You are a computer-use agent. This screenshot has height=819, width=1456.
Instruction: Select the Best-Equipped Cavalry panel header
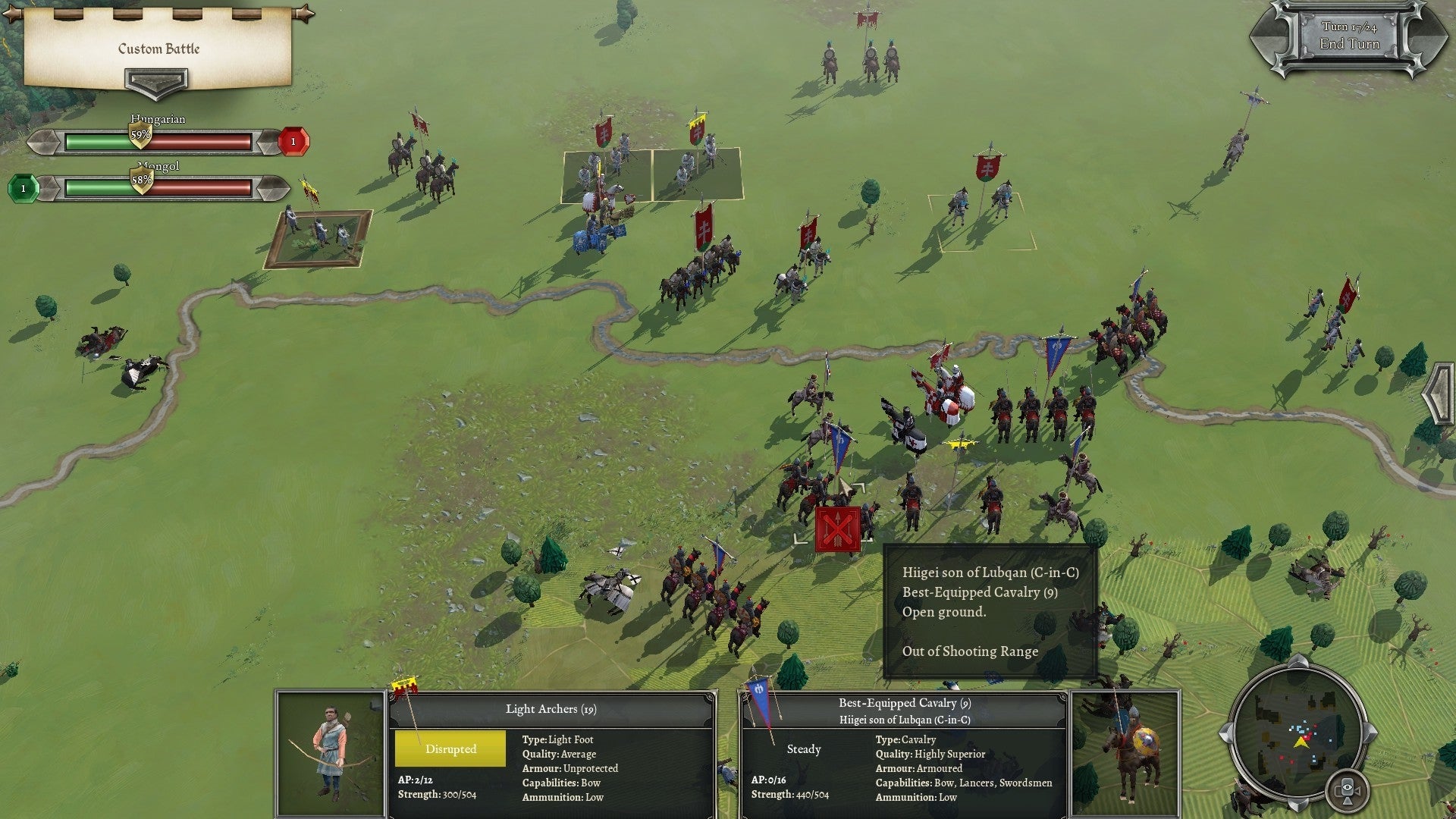(905, 704)
